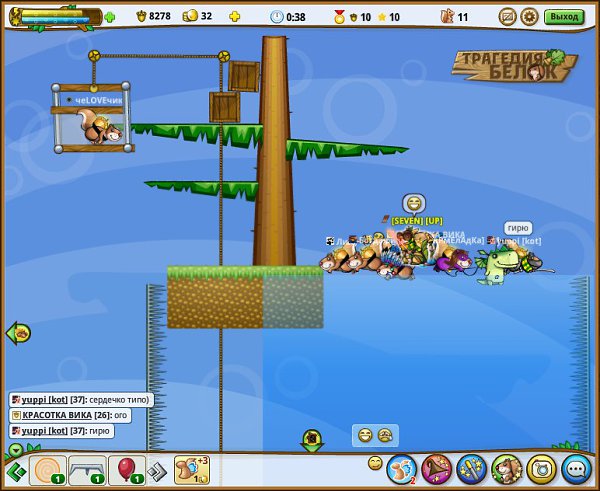600x491 pixels.
Task: Buy coins with the yellow plus
Action: click(x=235, y=16)
